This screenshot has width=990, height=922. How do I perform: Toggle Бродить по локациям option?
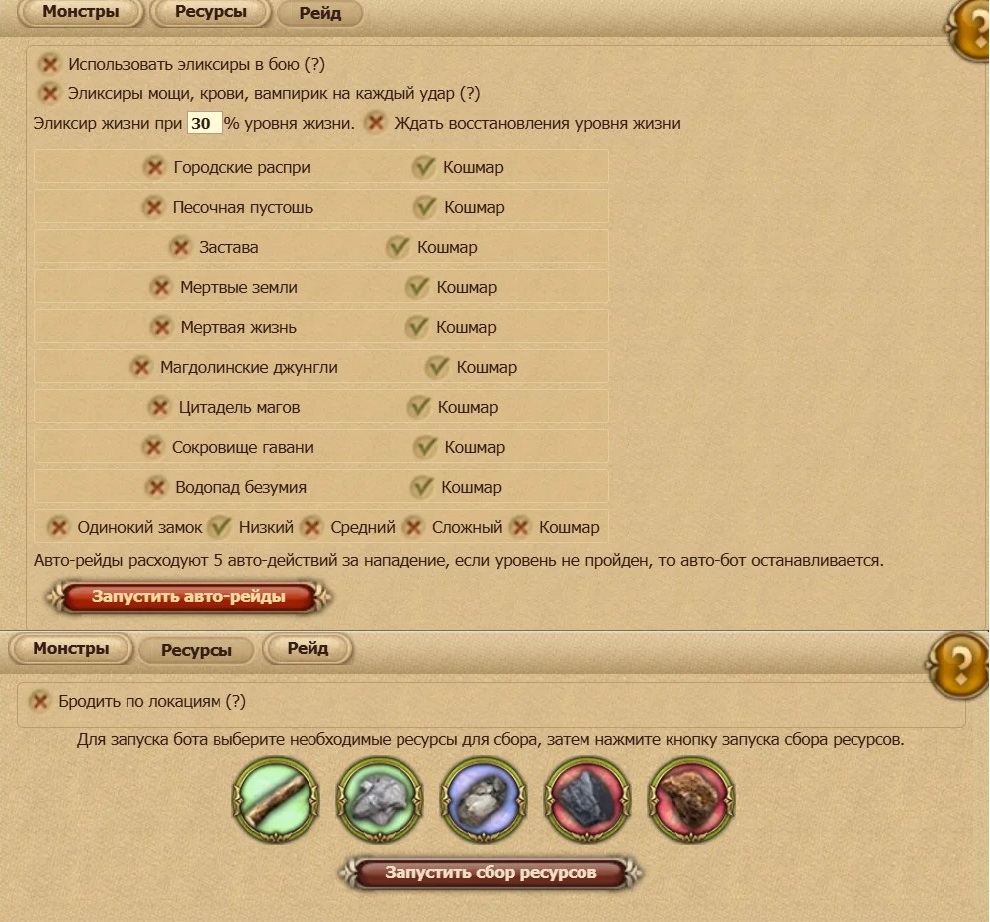click(39, 702)
